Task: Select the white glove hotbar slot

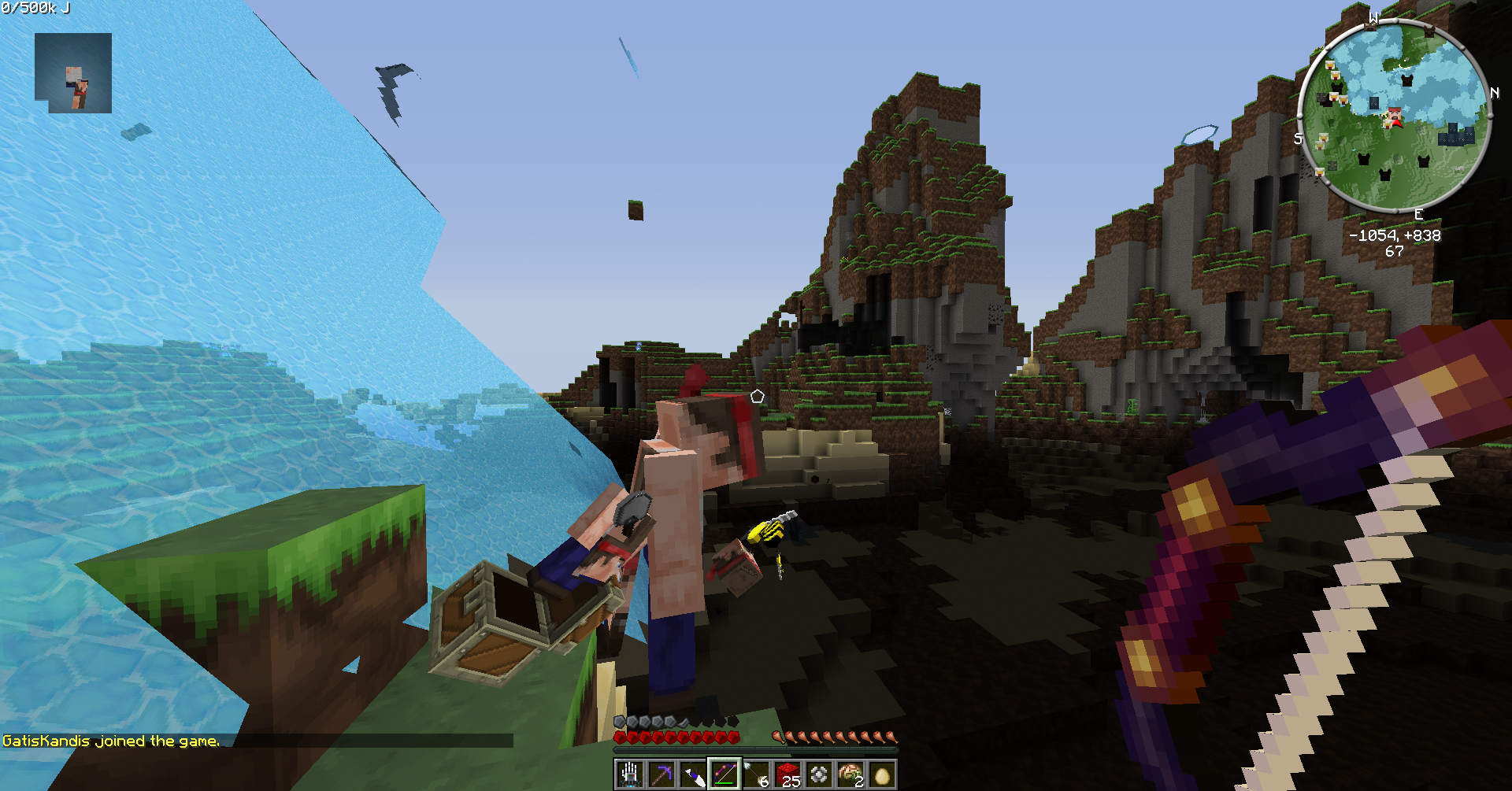Action: [x=629, y=774]
